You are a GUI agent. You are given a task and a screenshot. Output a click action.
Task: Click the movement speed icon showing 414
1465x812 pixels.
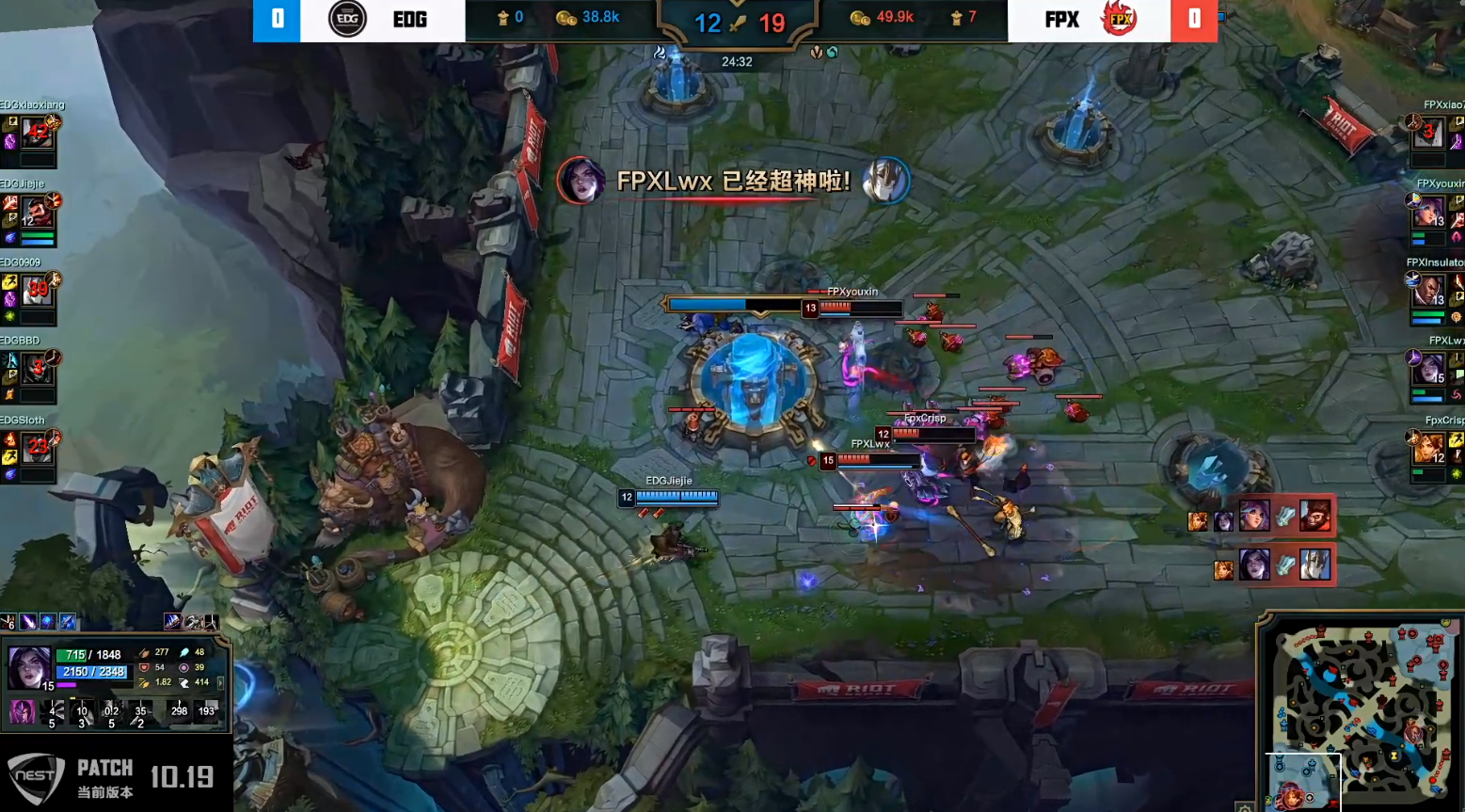(x=185, y=682)
